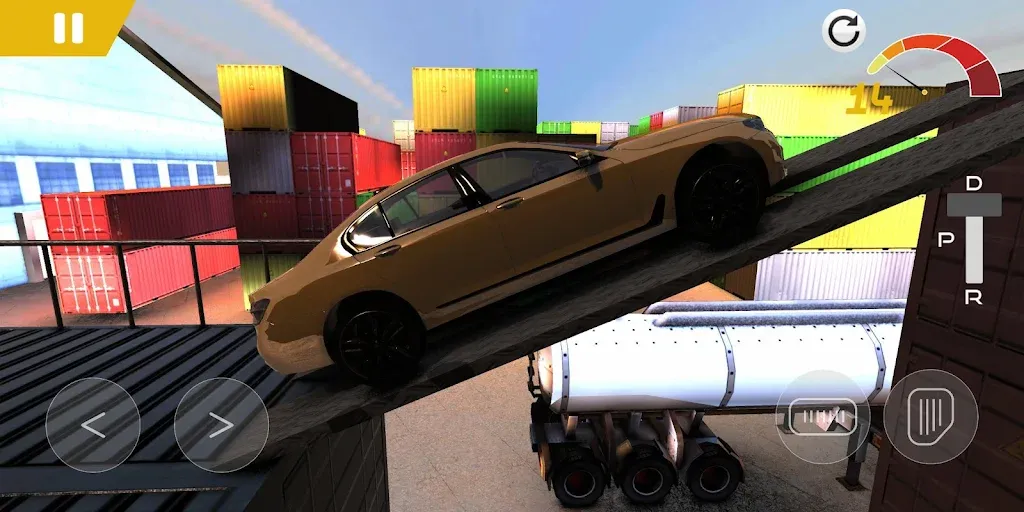This screenshot has width=1024, height=512.
Task: Select reverse gear R on shifter
Action: 974,296
